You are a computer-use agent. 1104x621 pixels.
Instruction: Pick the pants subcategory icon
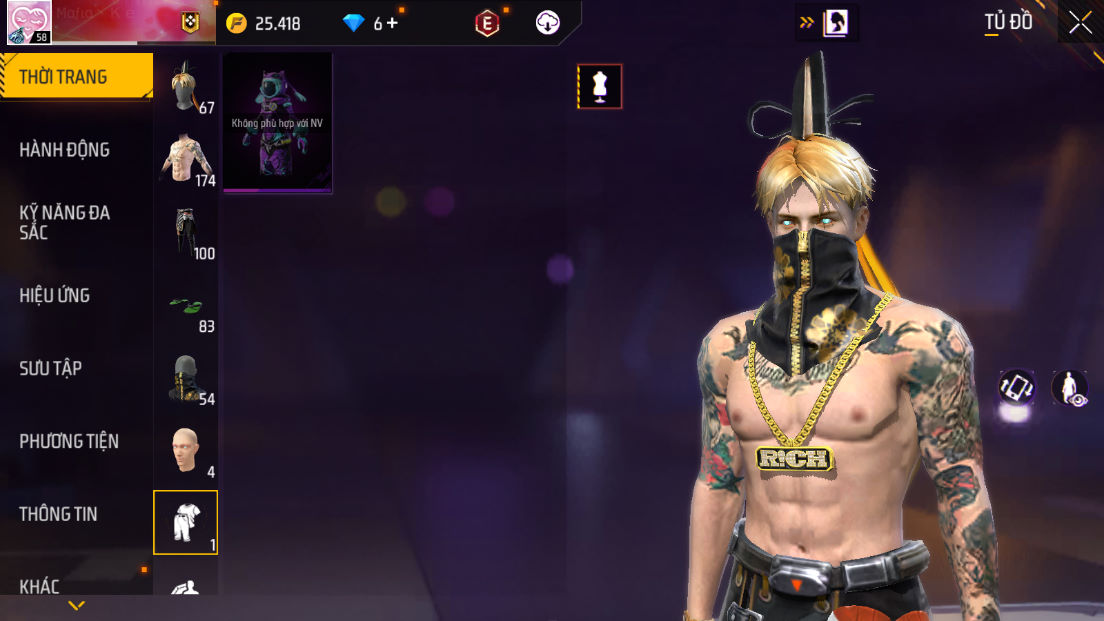(x=185, y=232)
